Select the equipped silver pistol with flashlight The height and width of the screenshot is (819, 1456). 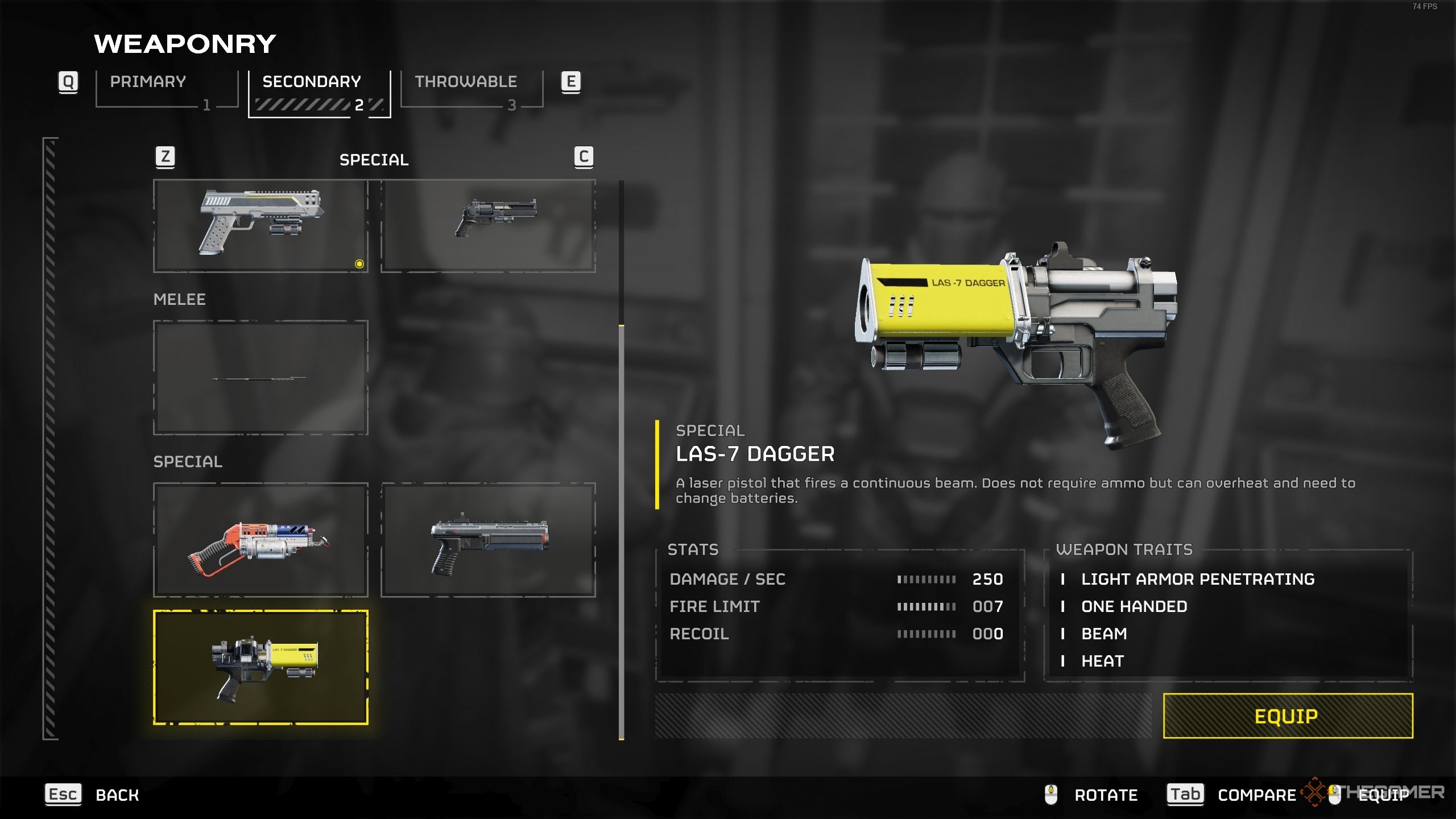tap(260, 226)
